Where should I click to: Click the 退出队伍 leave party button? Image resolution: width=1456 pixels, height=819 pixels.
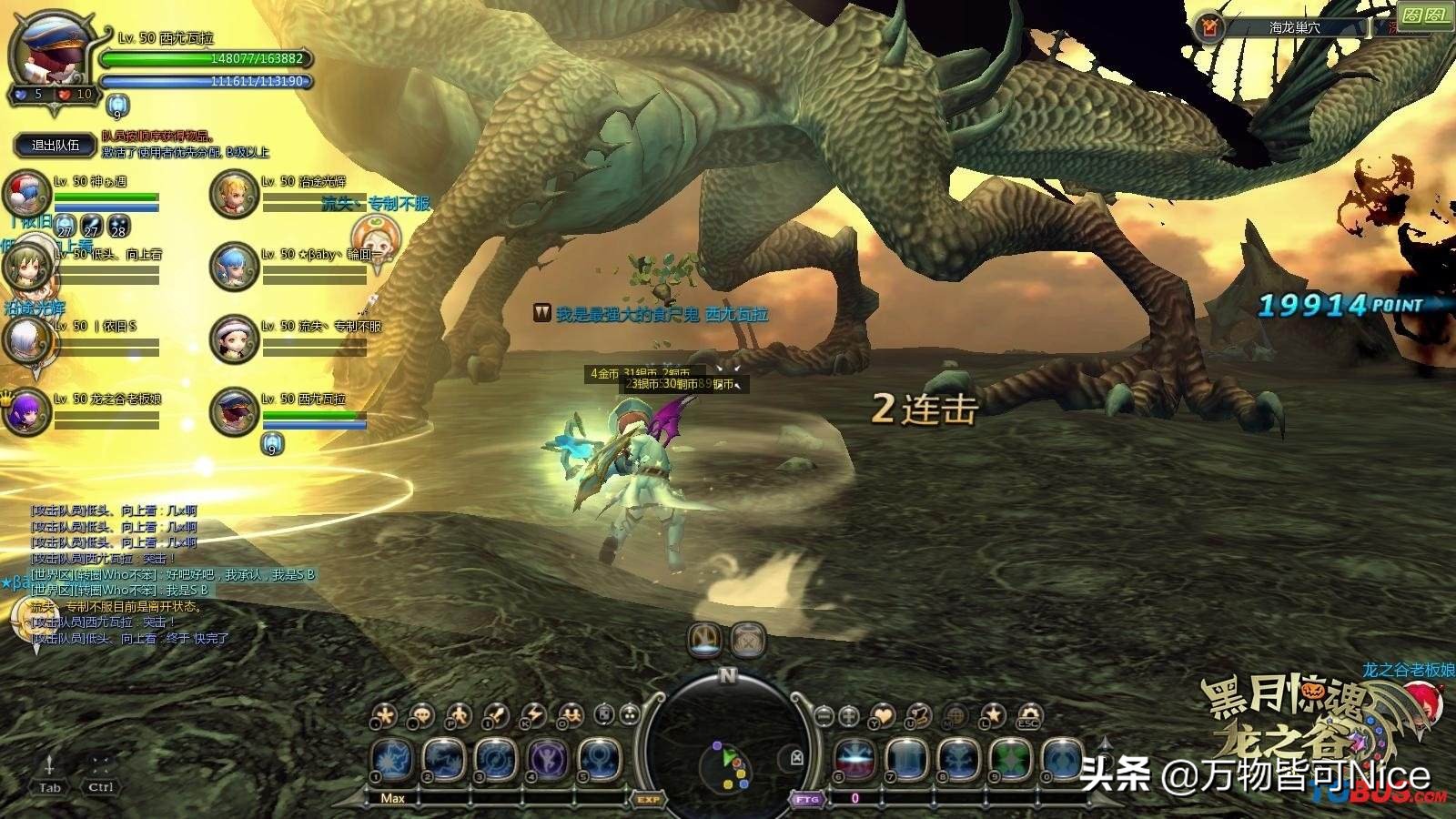[56, 145]
